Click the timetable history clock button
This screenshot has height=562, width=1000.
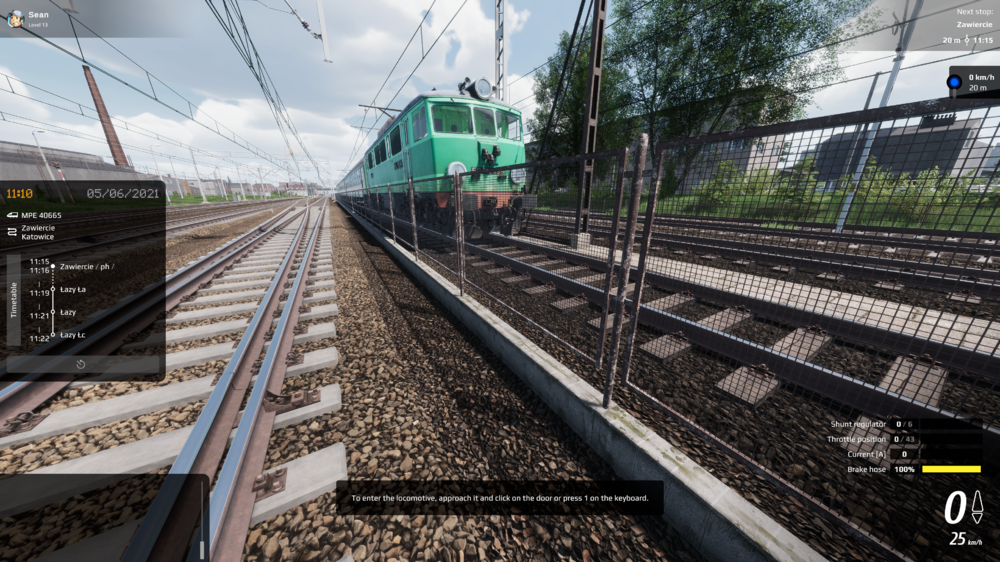pyautogui.click(x=82, y=364)
